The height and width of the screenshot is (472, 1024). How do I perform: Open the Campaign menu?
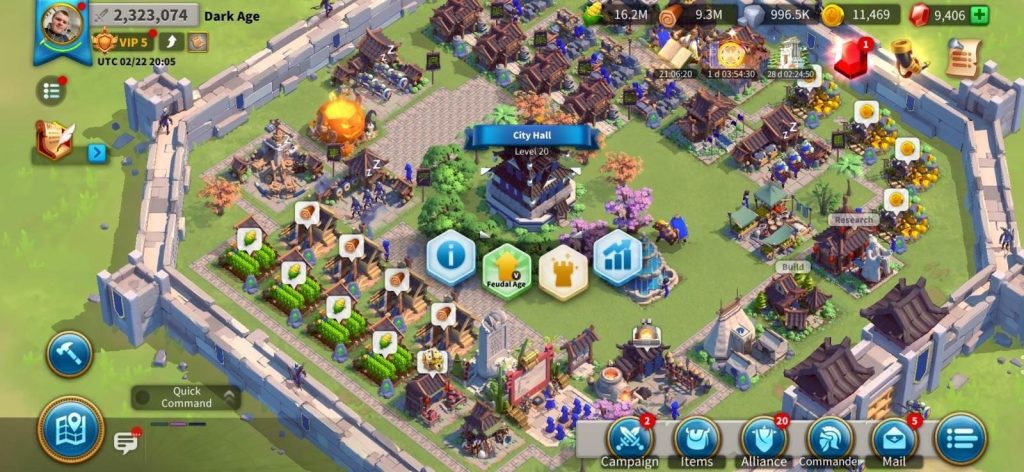[630, 441]
